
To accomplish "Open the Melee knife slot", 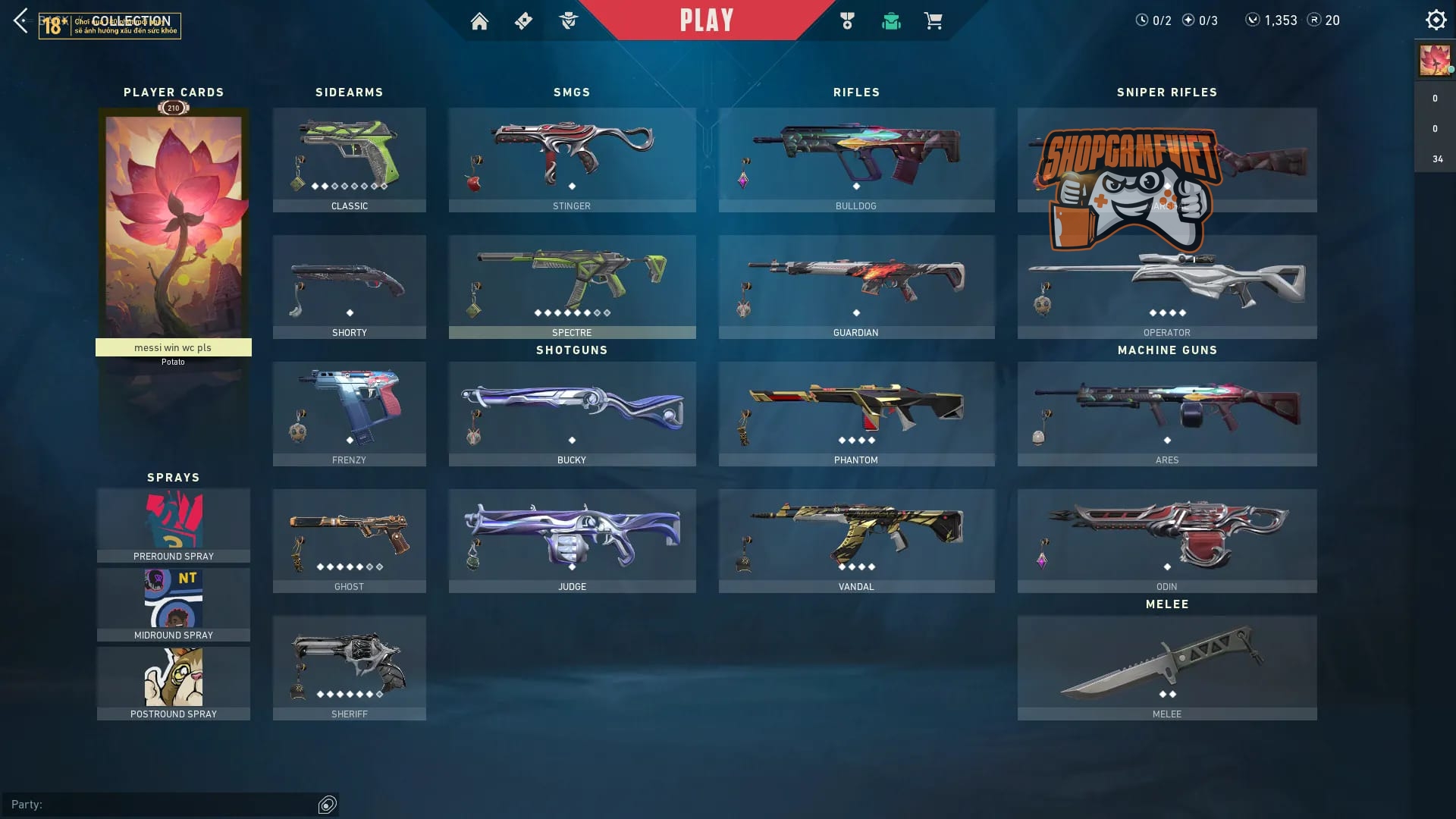I will 1167,667.
